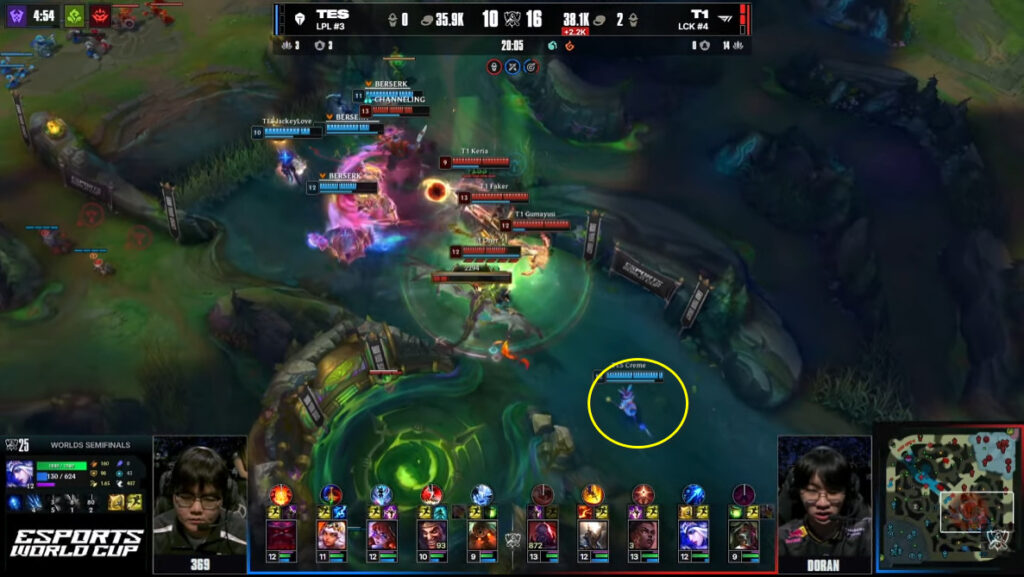This screenshot has height=577, width=1024.
Task: Click the green objective icon next to the timer
Action: (x=74, y=16)
